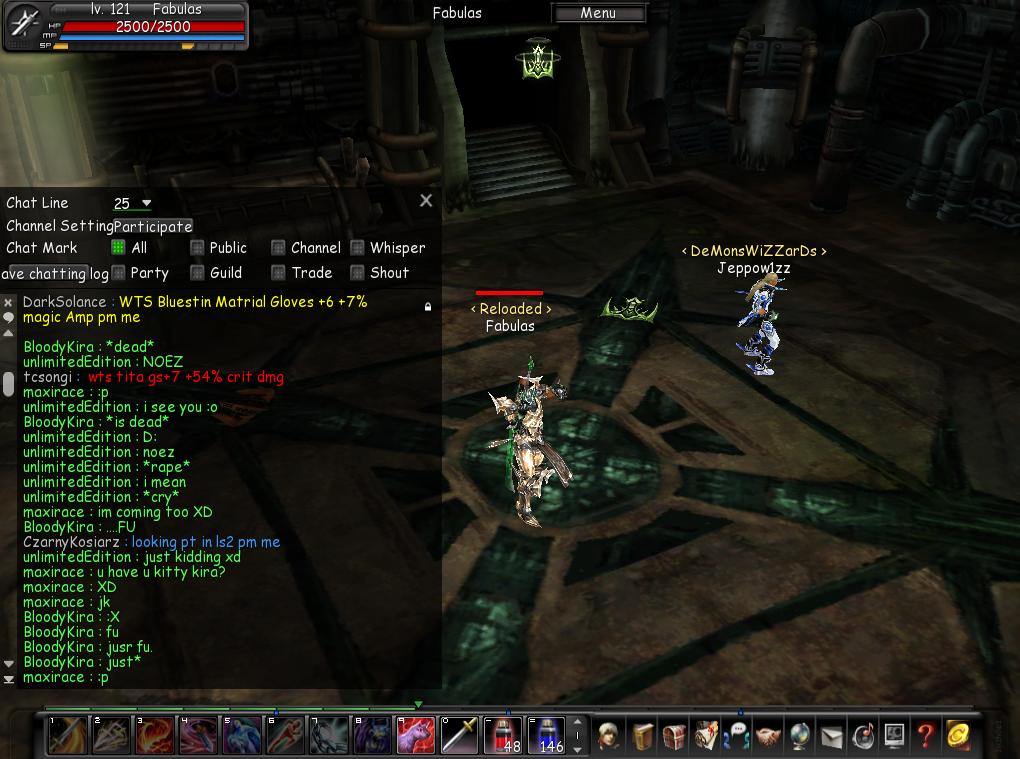Image resolution: width=1020 pixels, height=759 pixels.
Task: Enable the Public chat mark
Action: 197,248
